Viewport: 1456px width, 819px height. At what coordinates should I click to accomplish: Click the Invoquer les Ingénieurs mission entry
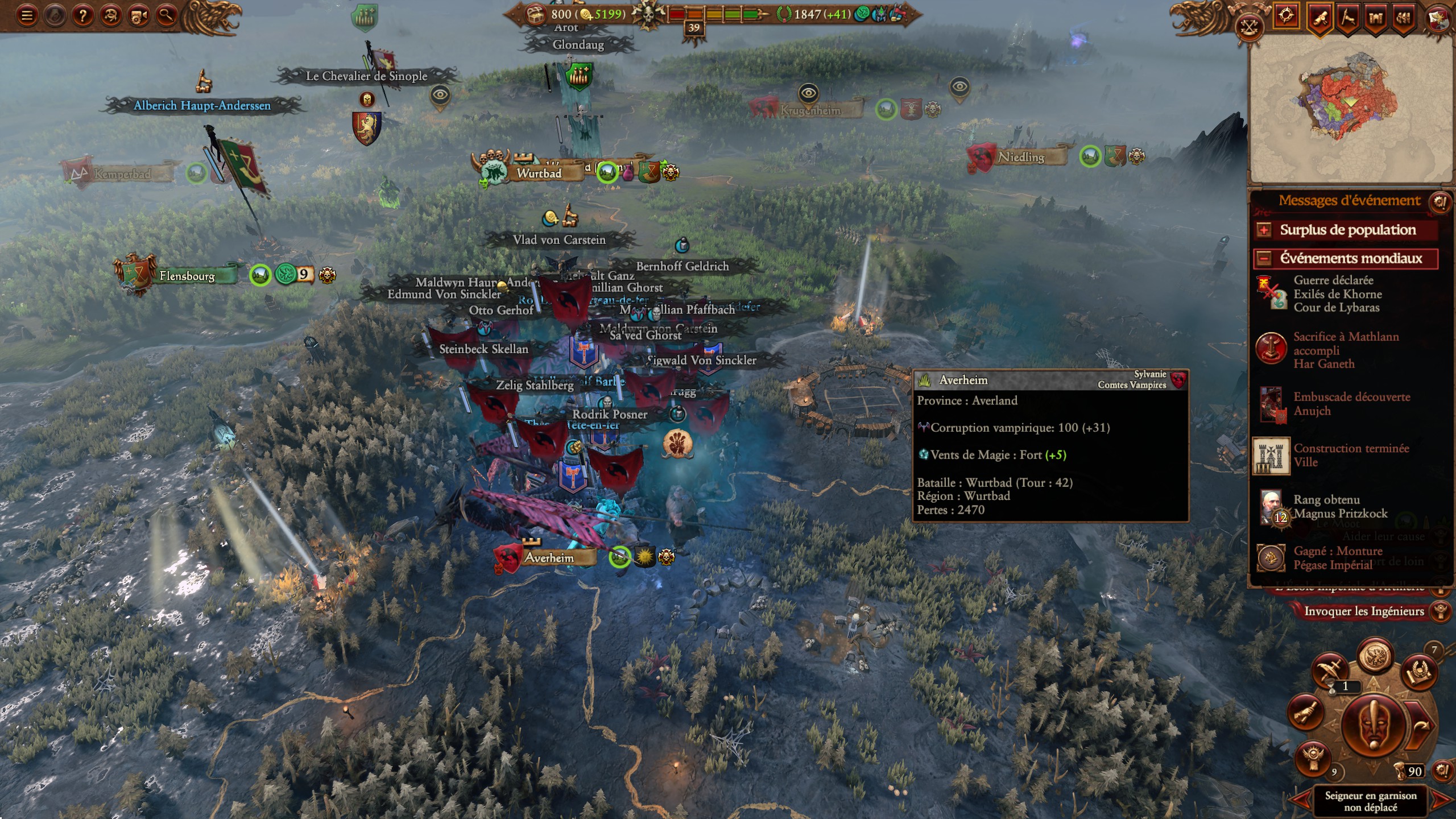tap(1363, 611)
